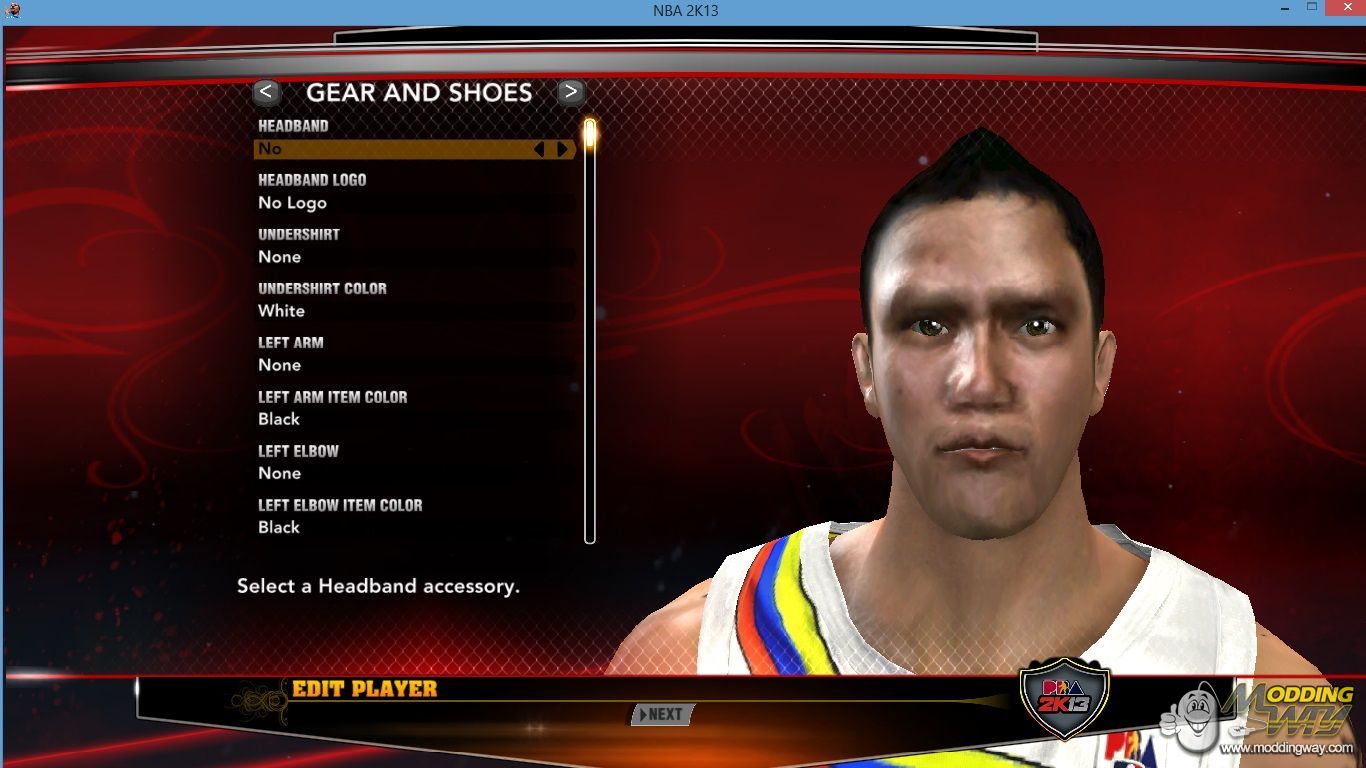Cycle Headband value with left arrow
Viewport: 1366px width, 768px height.
pyautogui.click(x=539, y=149)
